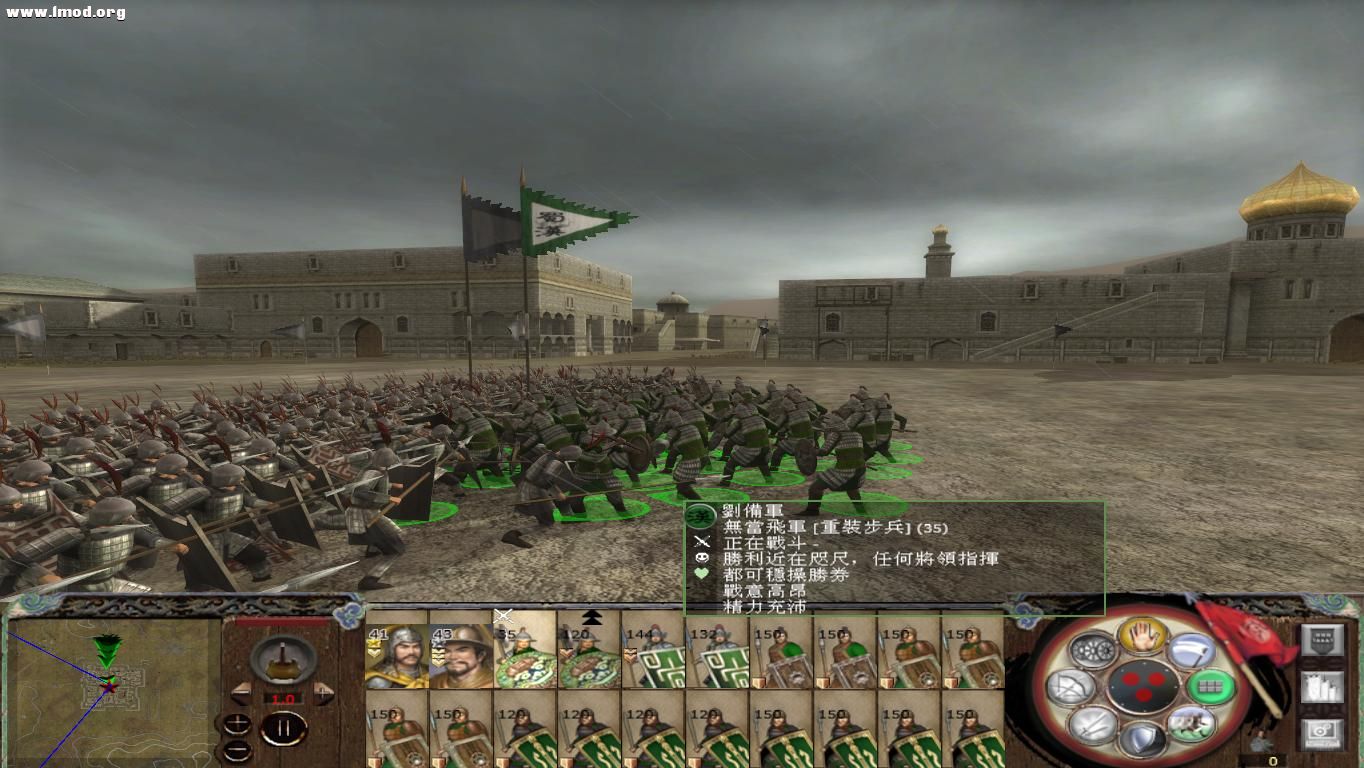Click the minus button to zoom out the minimap

click(x=237, y=750)
